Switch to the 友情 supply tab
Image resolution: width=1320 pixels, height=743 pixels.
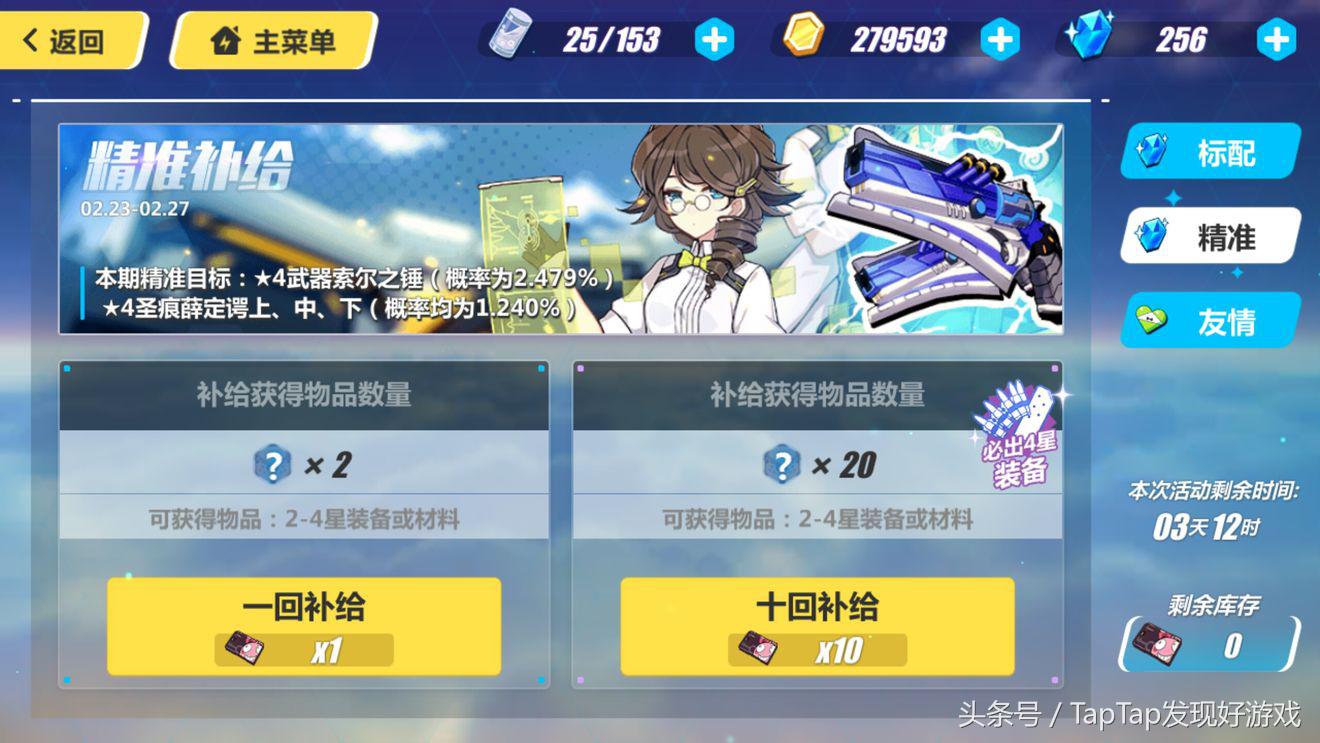(x=1211, y=320)
